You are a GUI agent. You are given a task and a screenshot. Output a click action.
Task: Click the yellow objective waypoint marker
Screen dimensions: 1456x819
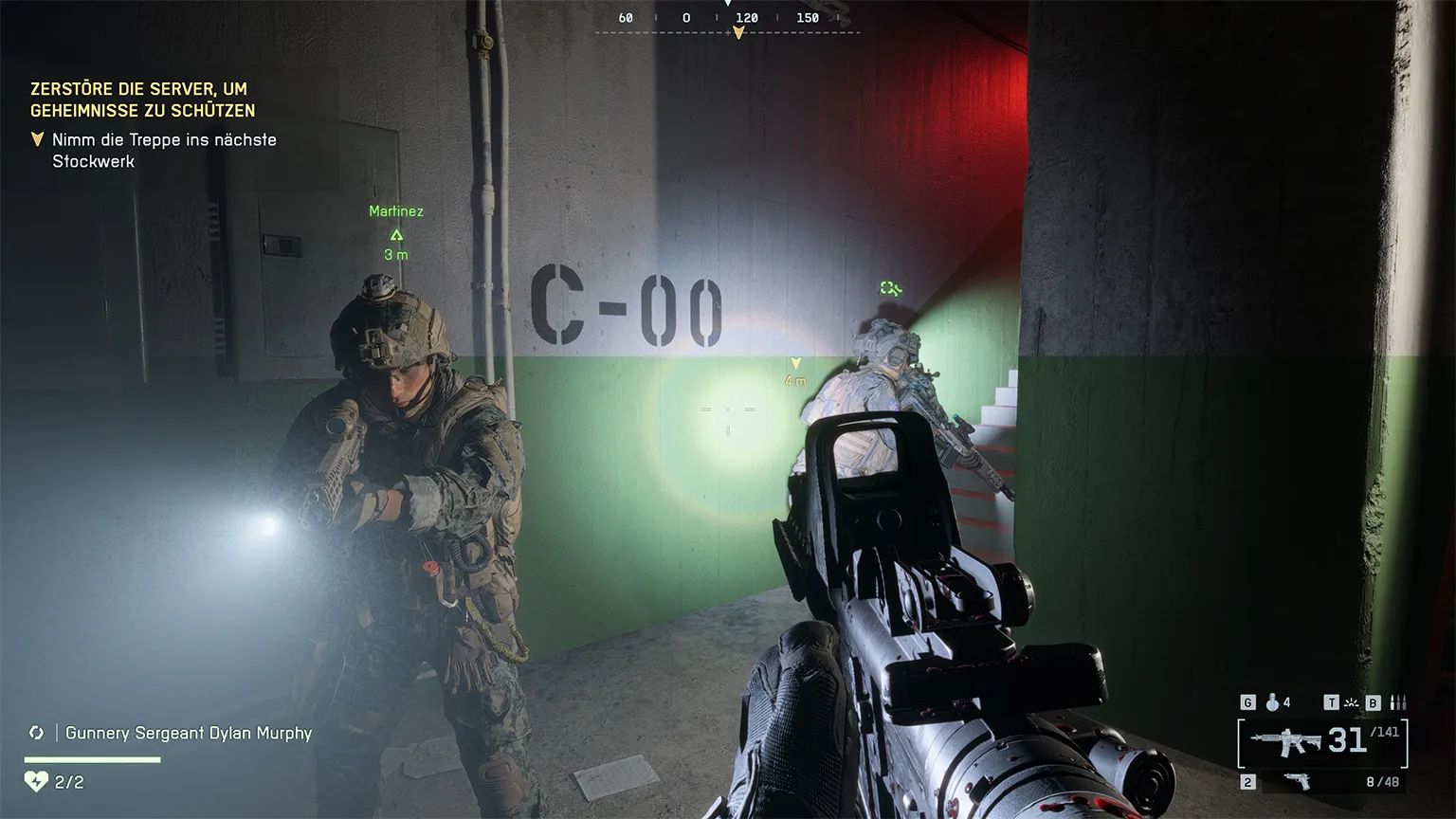click(796, 363)
